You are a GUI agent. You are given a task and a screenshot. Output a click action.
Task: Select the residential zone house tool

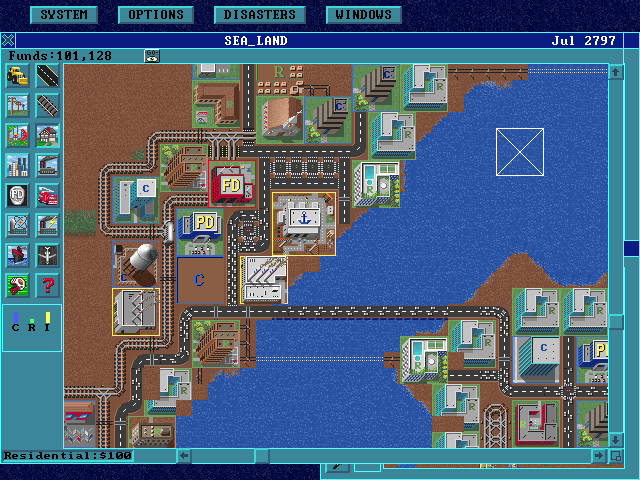(47, 135)
